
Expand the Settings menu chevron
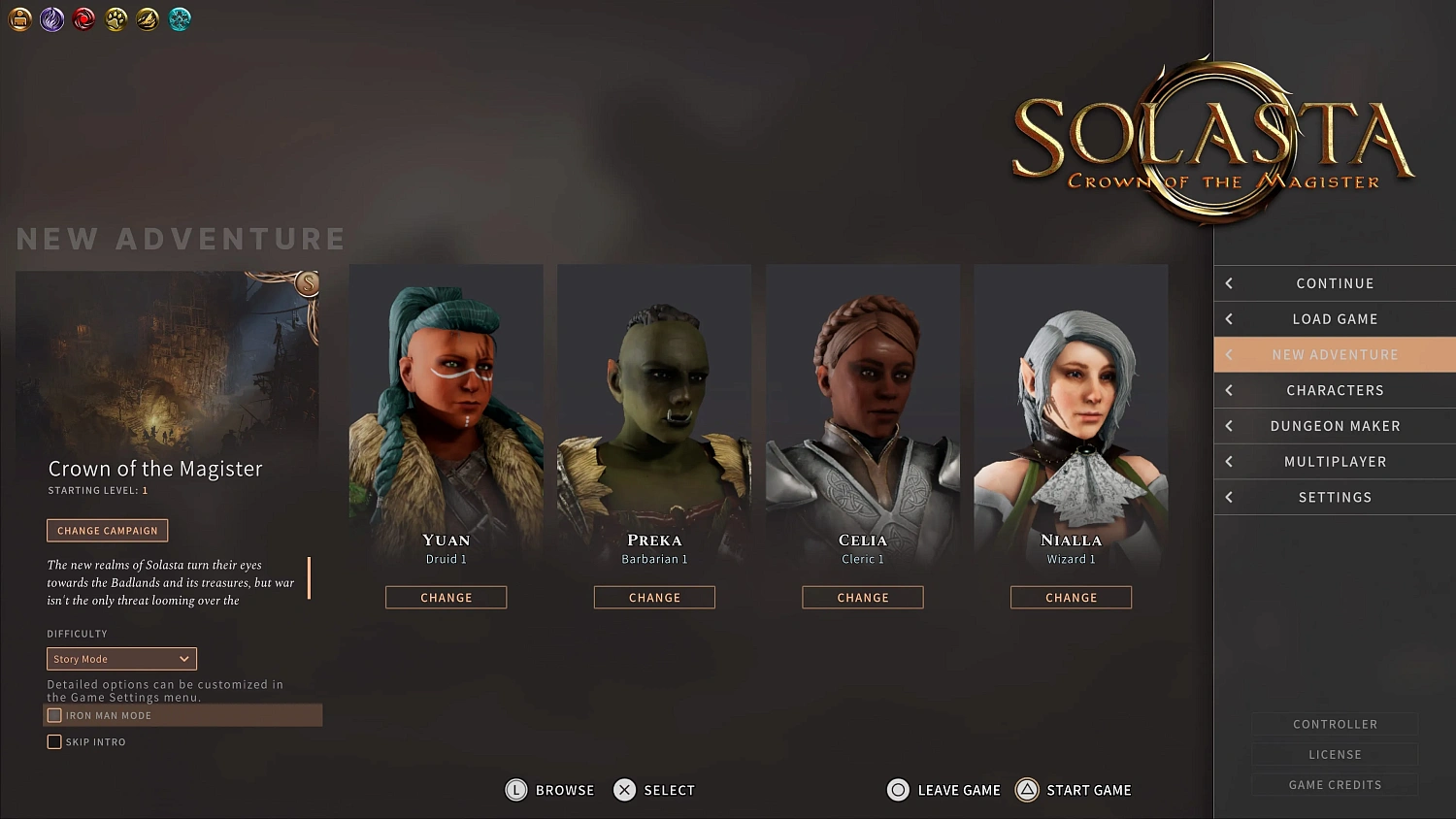pos(1228,497)
